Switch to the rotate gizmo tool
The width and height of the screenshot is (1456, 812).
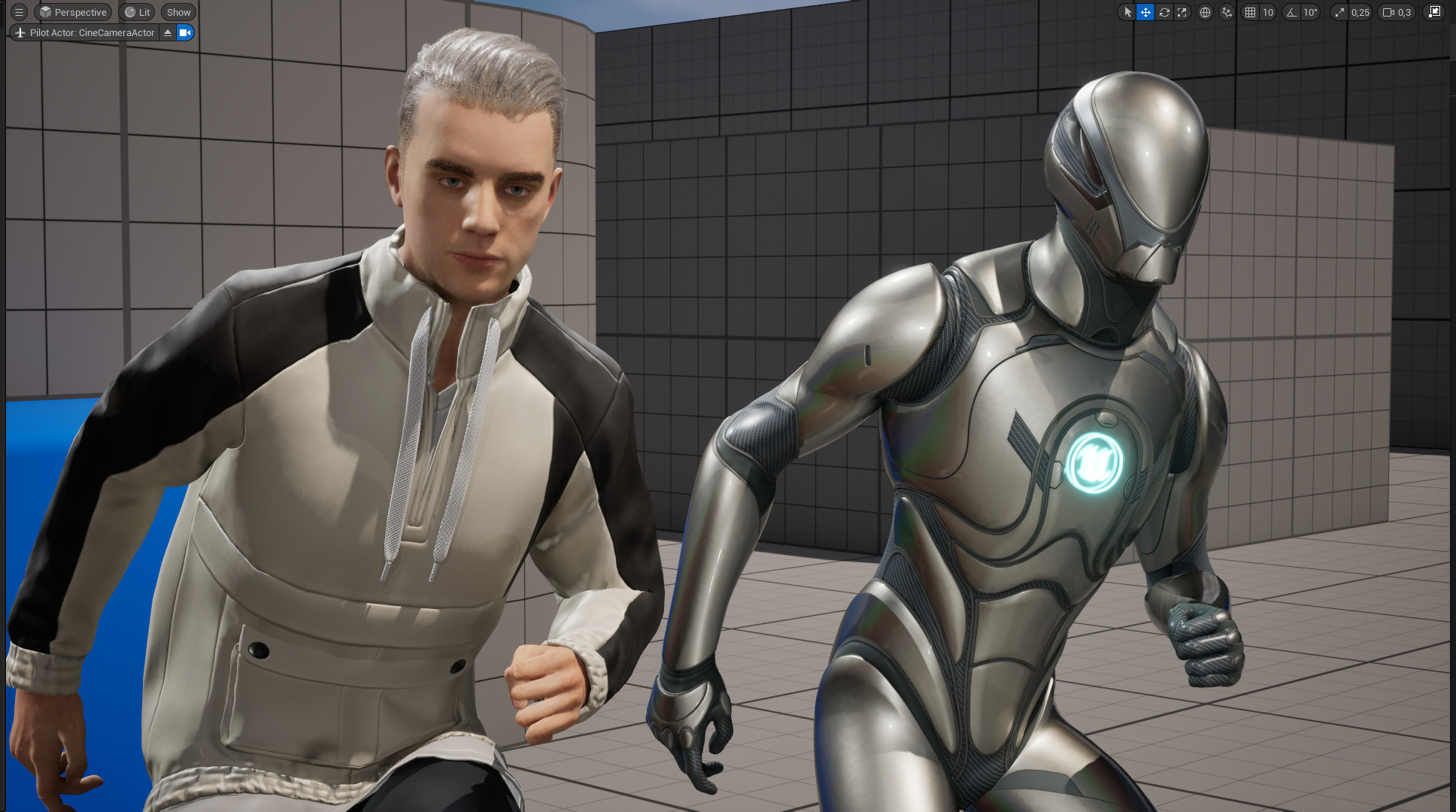[1163, 12]
